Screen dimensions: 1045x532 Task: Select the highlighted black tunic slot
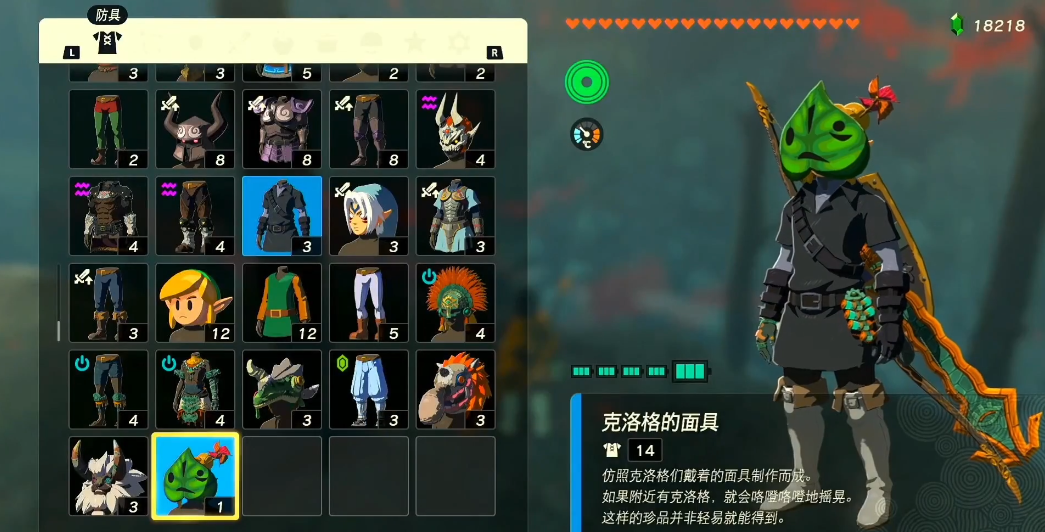tap(282, 216)
